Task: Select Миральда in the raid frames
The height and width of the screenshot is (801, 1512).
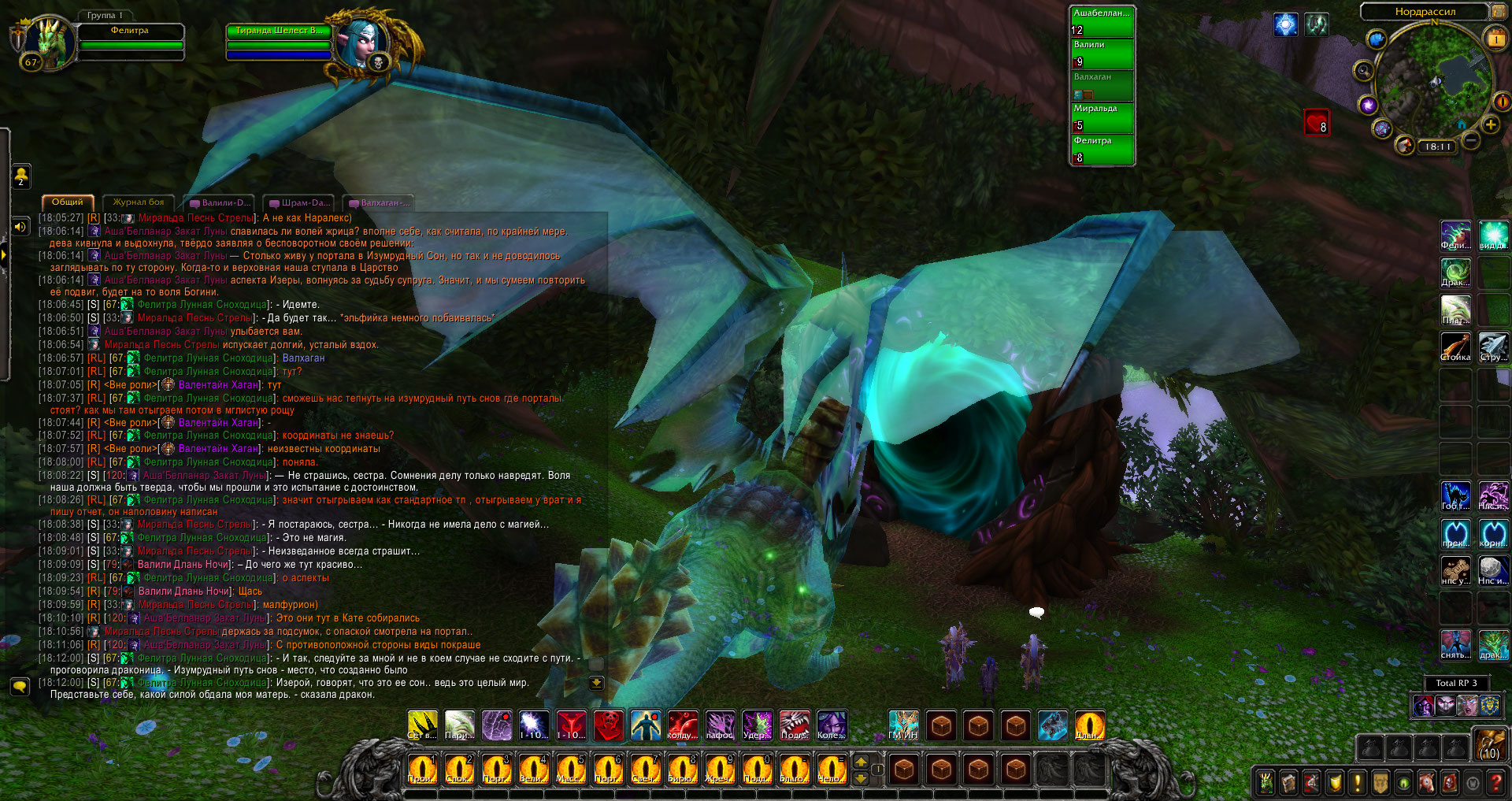Action: [1102, 117]
